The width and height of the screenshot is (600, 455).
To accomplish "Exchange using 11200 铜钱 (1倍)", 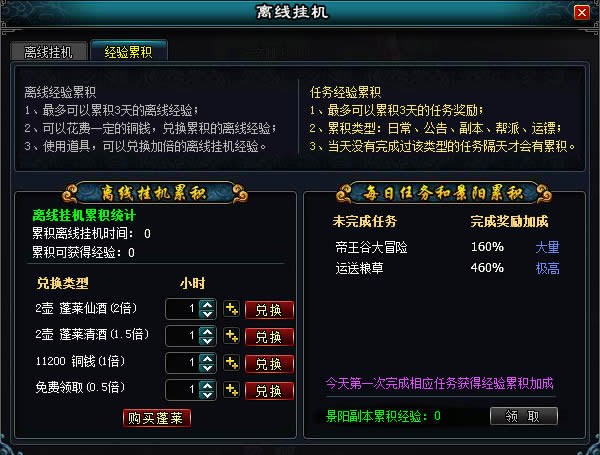I will pos(269,363).
